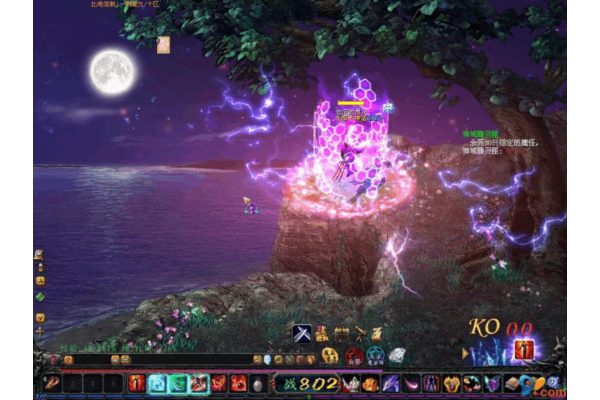The height and width of the screenshot is (400, 600).
Task: Open the scroll icon under the tree canopy
Action: pyautogui.click(x=164, y=43)
